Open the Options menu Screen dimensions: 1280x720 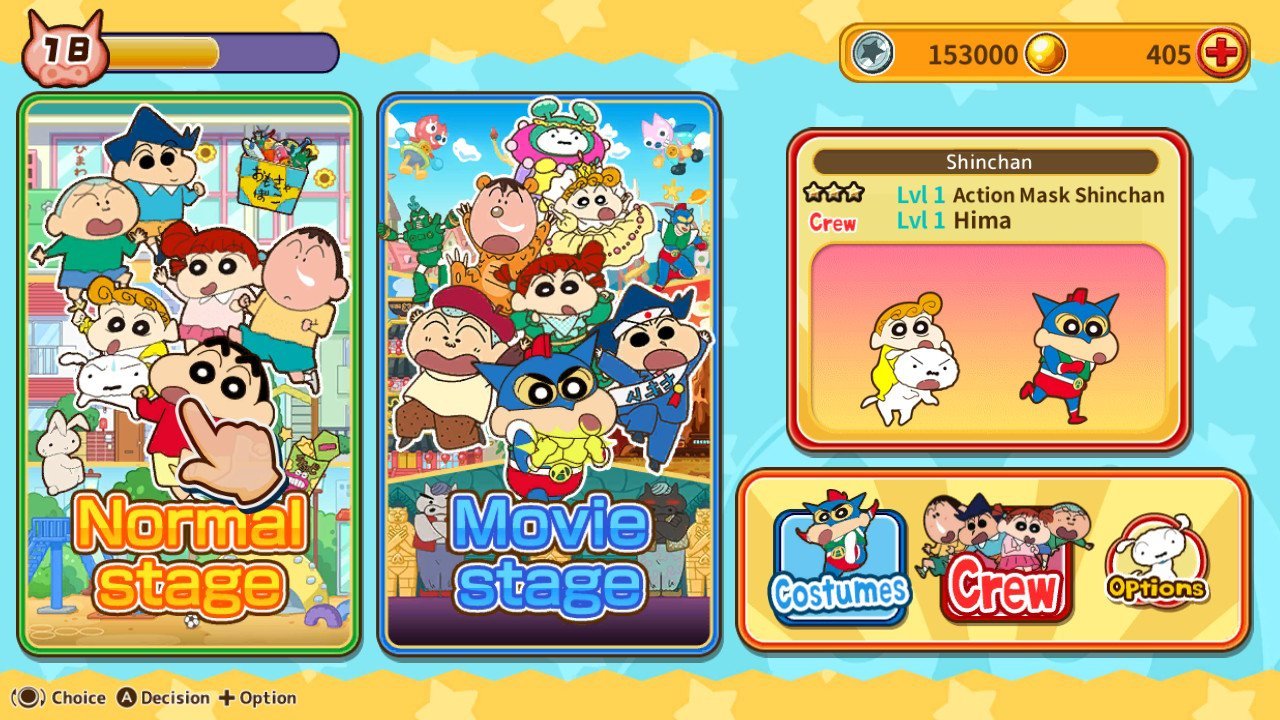[x=1155, y=565]
